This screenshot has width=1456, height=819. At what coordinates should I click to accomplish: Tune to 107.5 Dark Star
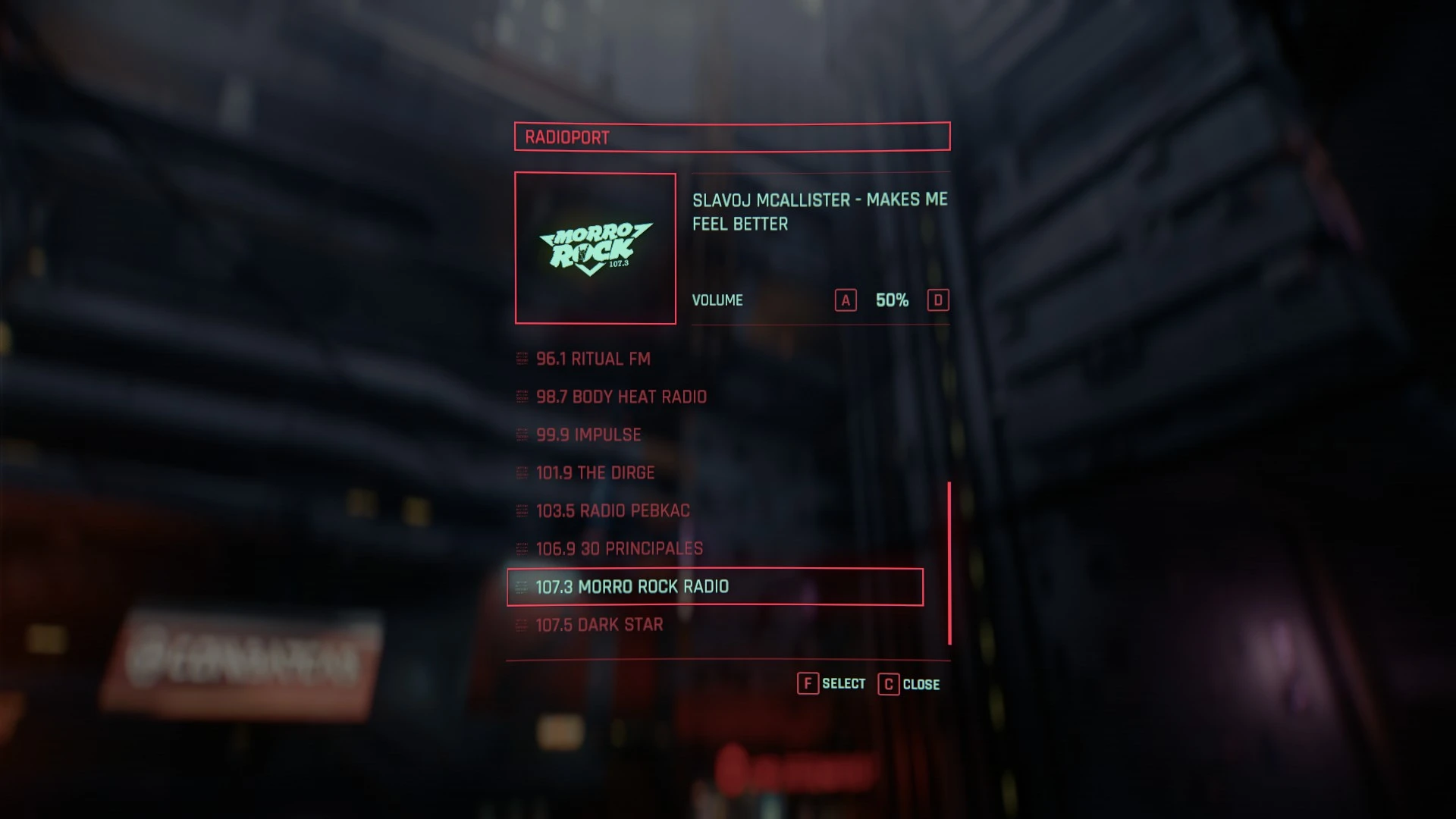[x=599, y=625]
